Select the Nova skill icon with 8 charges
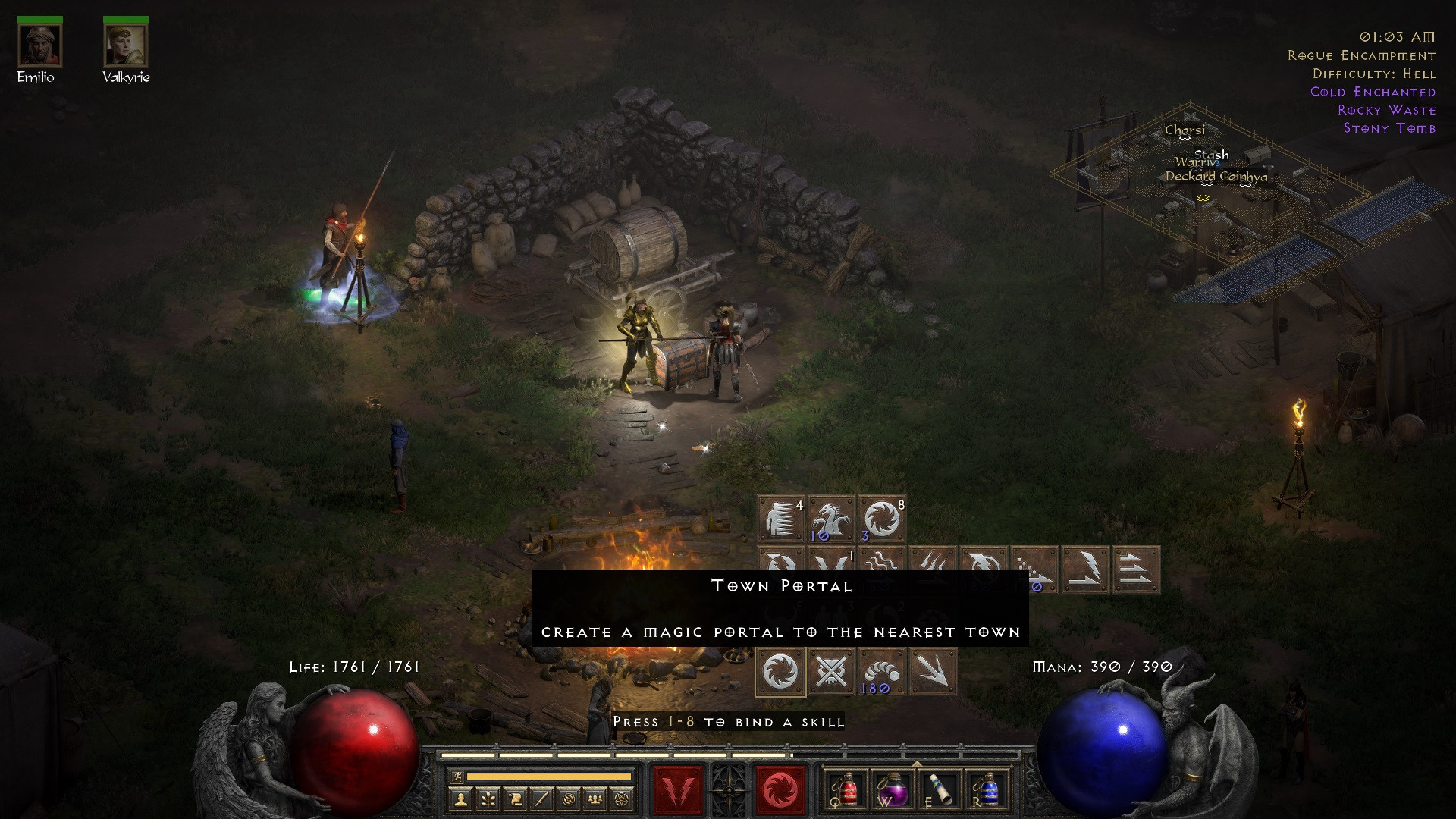 click(881, 519)
